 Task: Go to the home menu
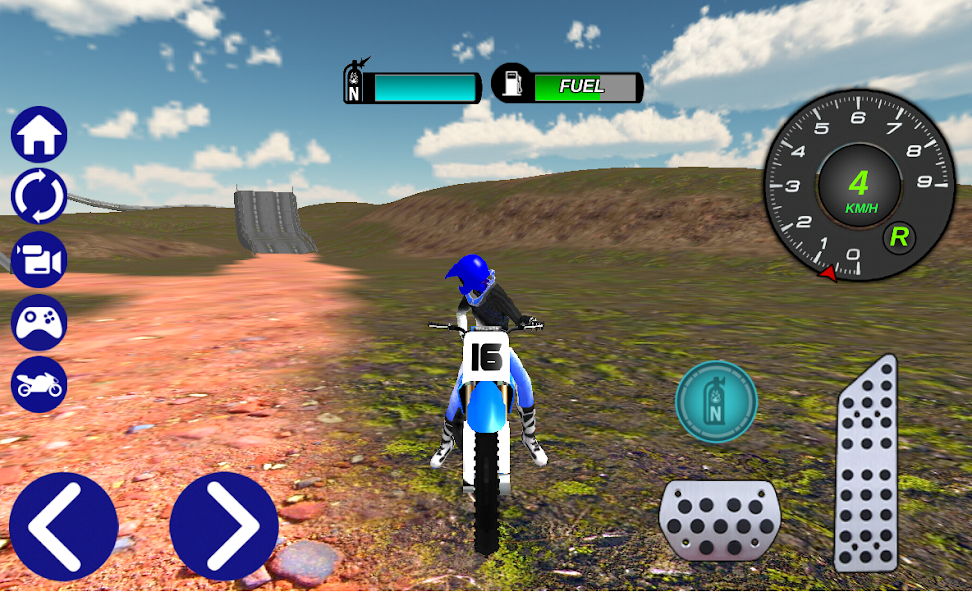[39, 135]
